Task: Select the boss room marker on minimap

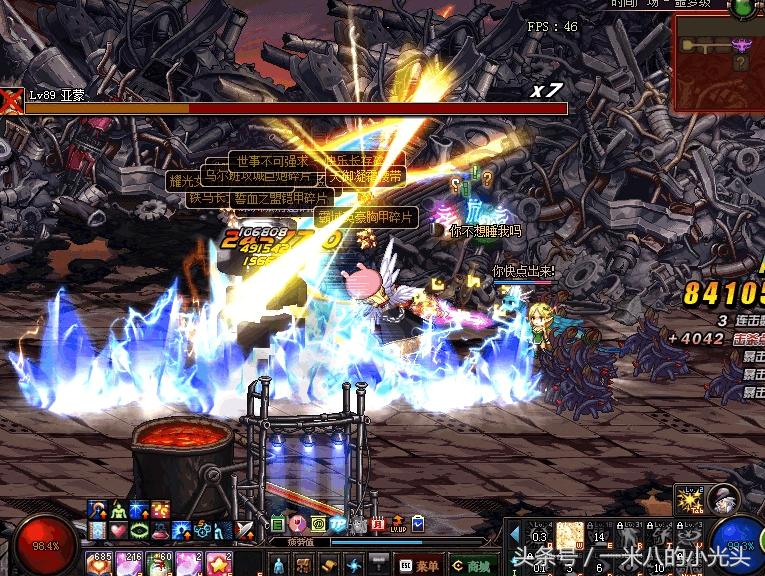Action: (x=742, y=45)
